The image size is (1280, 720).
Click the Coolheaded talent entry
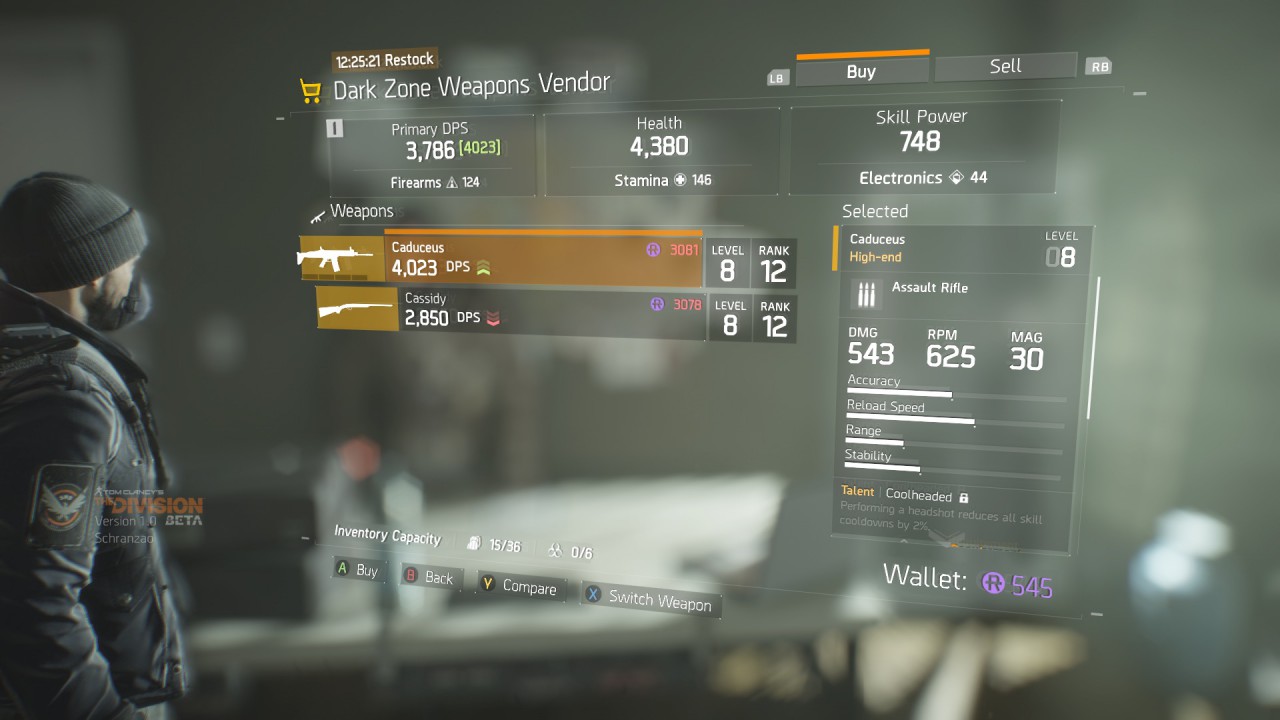pos(917,495)
